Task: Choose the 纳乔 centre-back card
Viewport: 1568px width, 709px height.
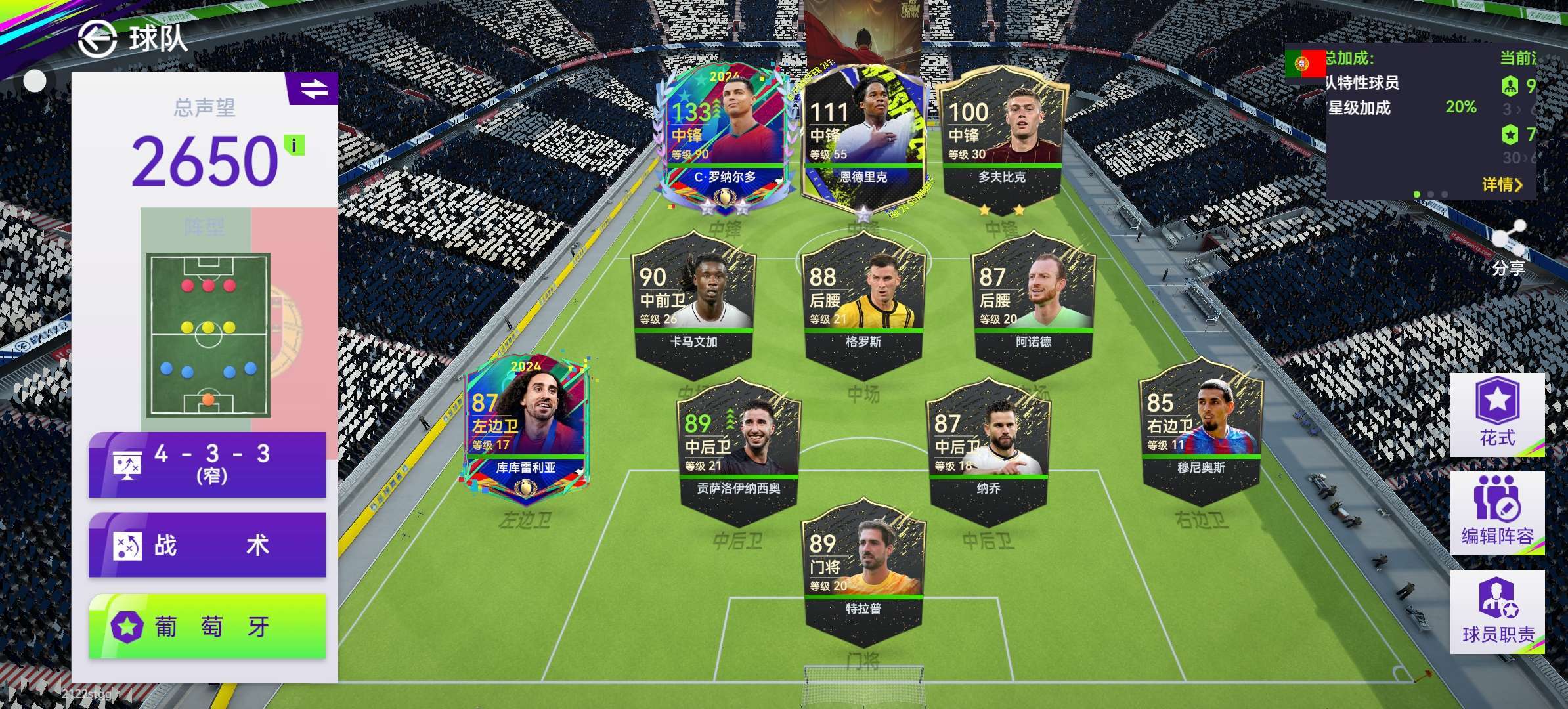Action: [x=988, y=450]
